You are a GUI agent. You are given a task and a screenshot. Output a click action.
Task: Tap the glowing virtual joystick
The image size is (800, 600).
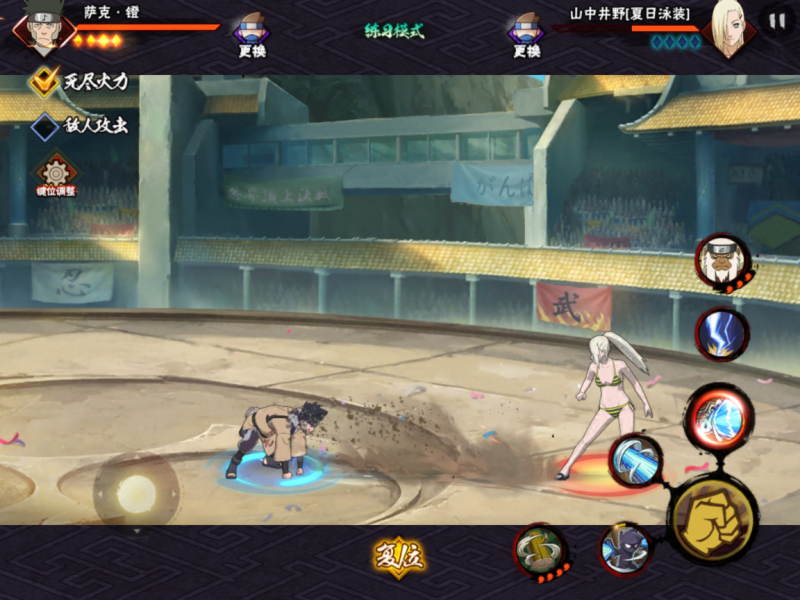click(x=136, y=492)
